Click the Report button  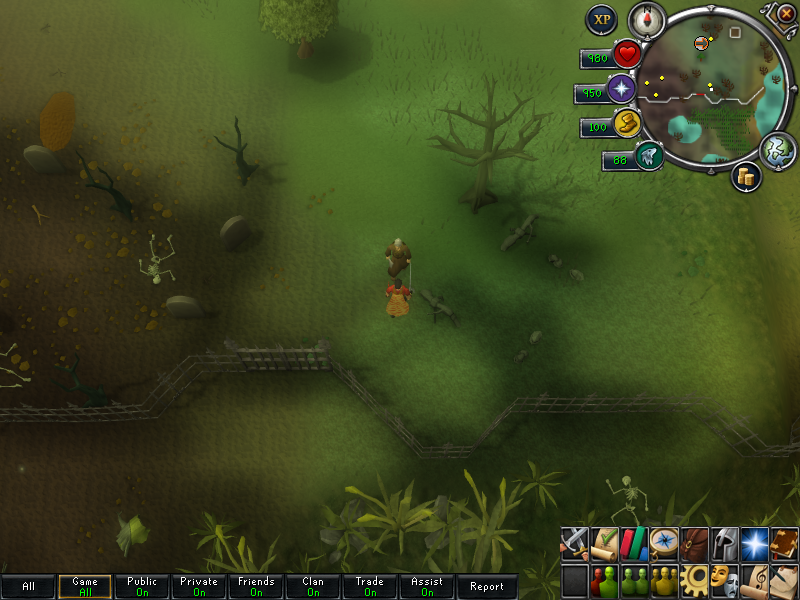pos(487,587)
